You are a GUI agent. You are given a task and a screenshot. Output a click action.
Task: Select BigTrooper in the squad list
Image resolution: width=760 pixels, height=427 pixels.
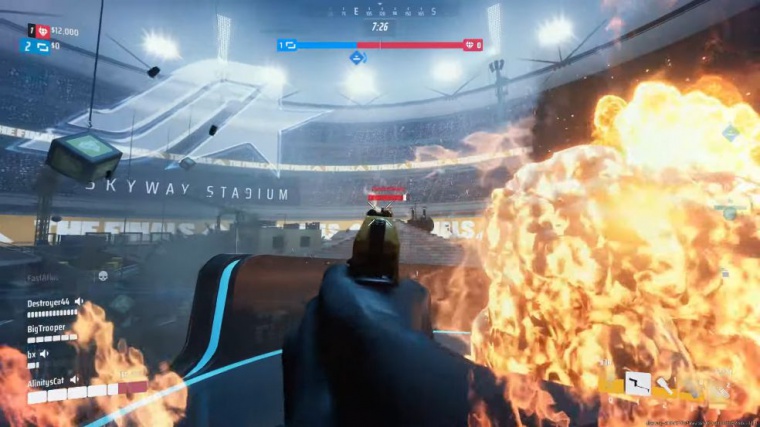[x=48, y=326]
